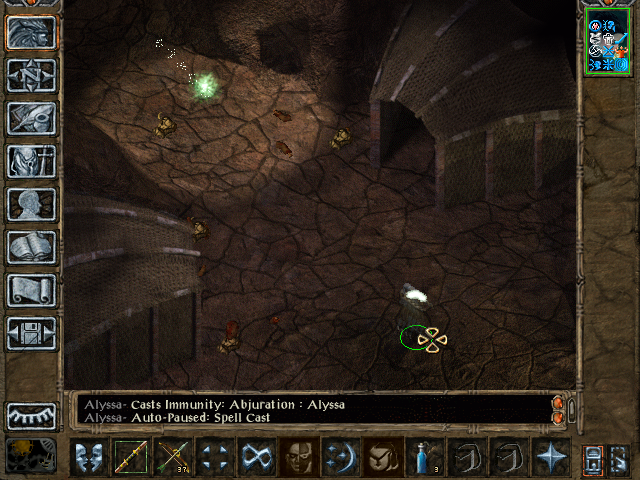Click the rest eye button
640x480 pixels.
(32, 414)
